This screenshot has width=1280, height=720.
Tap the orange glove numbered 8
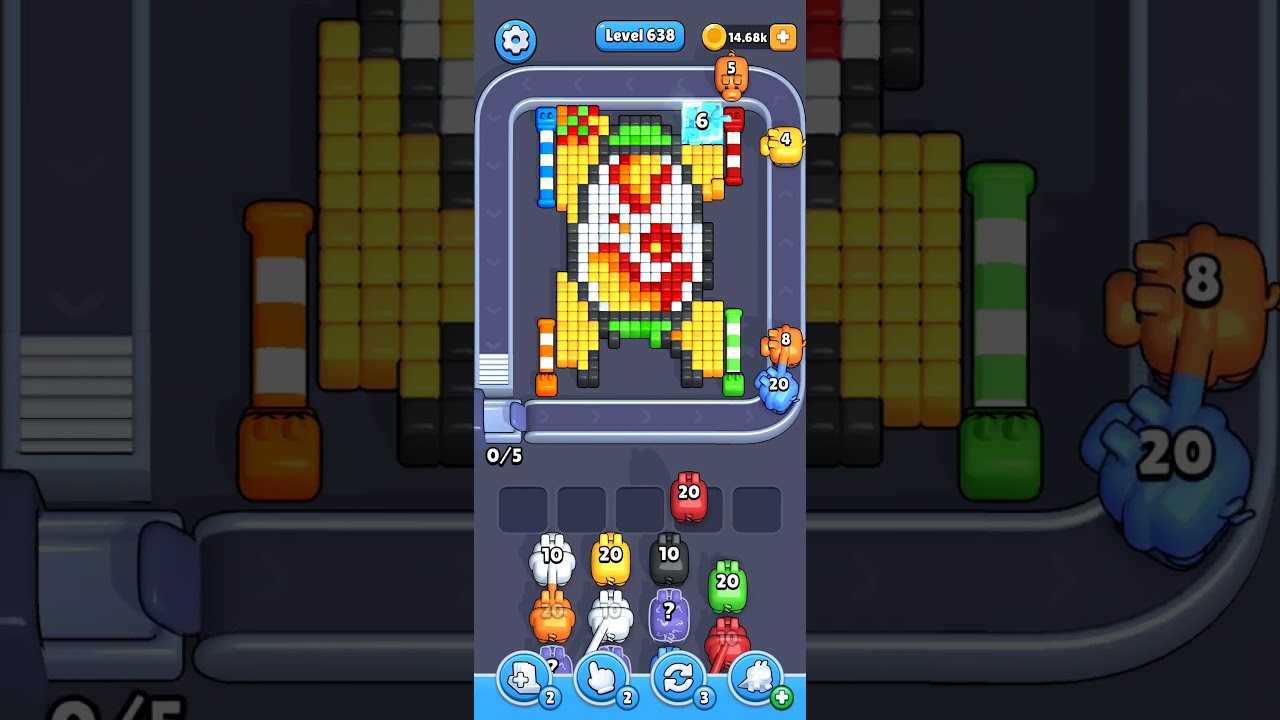point(780,345)
